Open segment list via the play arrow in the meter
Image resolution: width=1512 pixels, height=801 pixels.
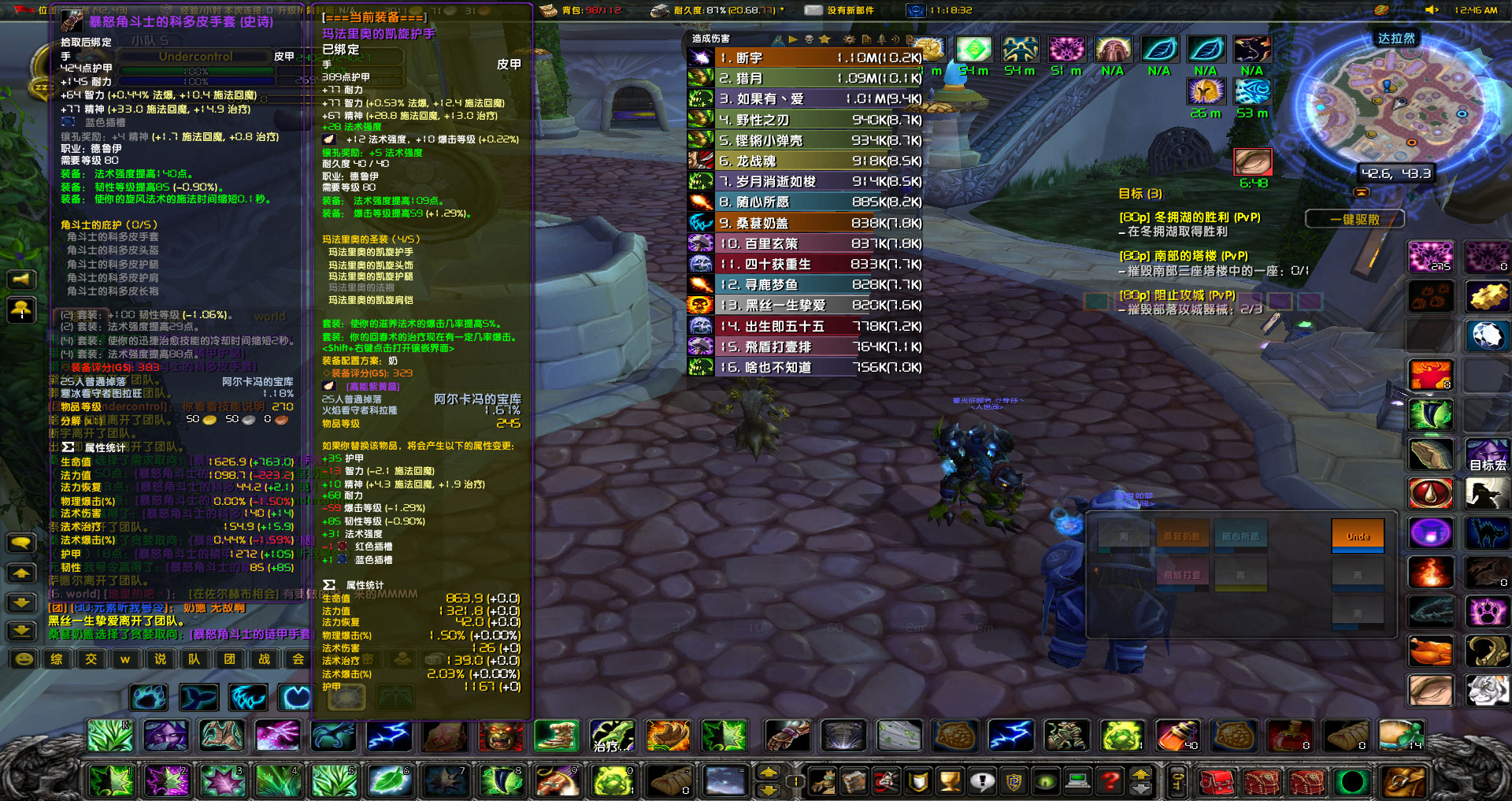[794, 39]
